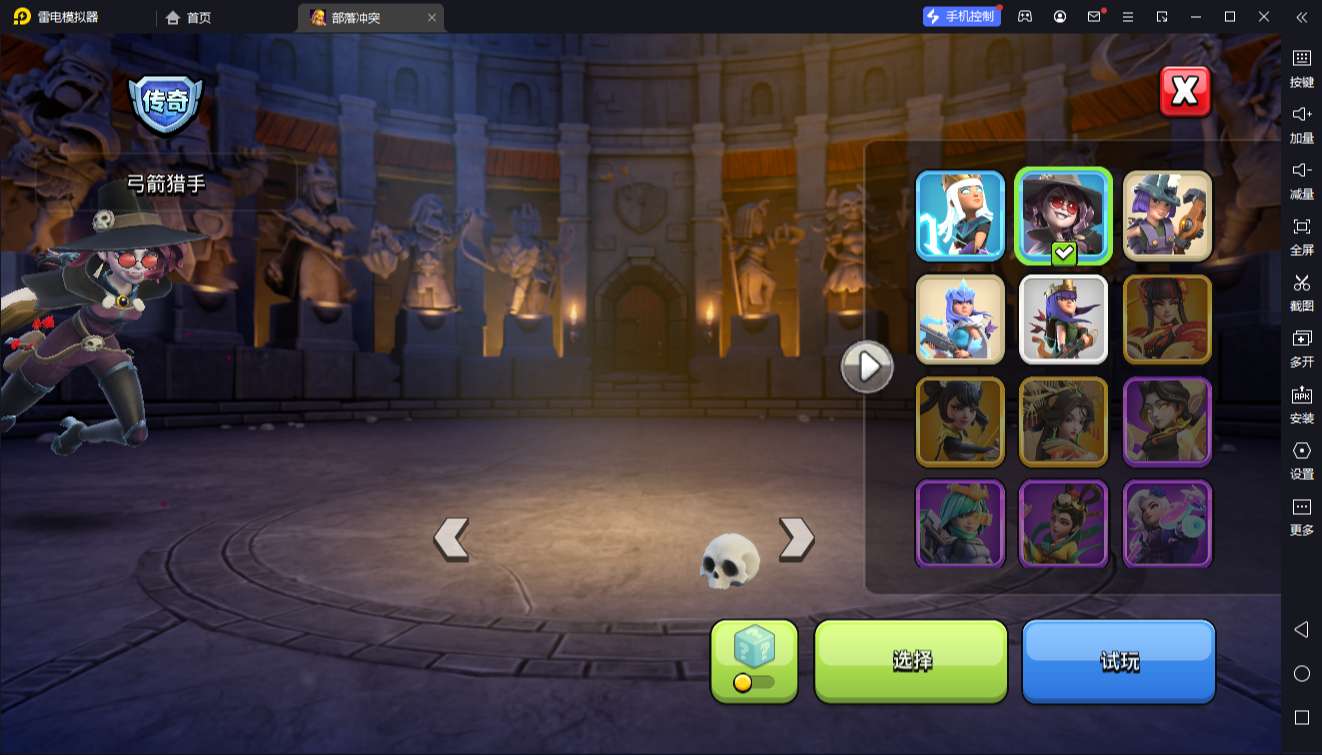This screenshot has height=755, width=1322.
Task: Choose the witch-hat red glasses skin
Action: (1063, 216)
